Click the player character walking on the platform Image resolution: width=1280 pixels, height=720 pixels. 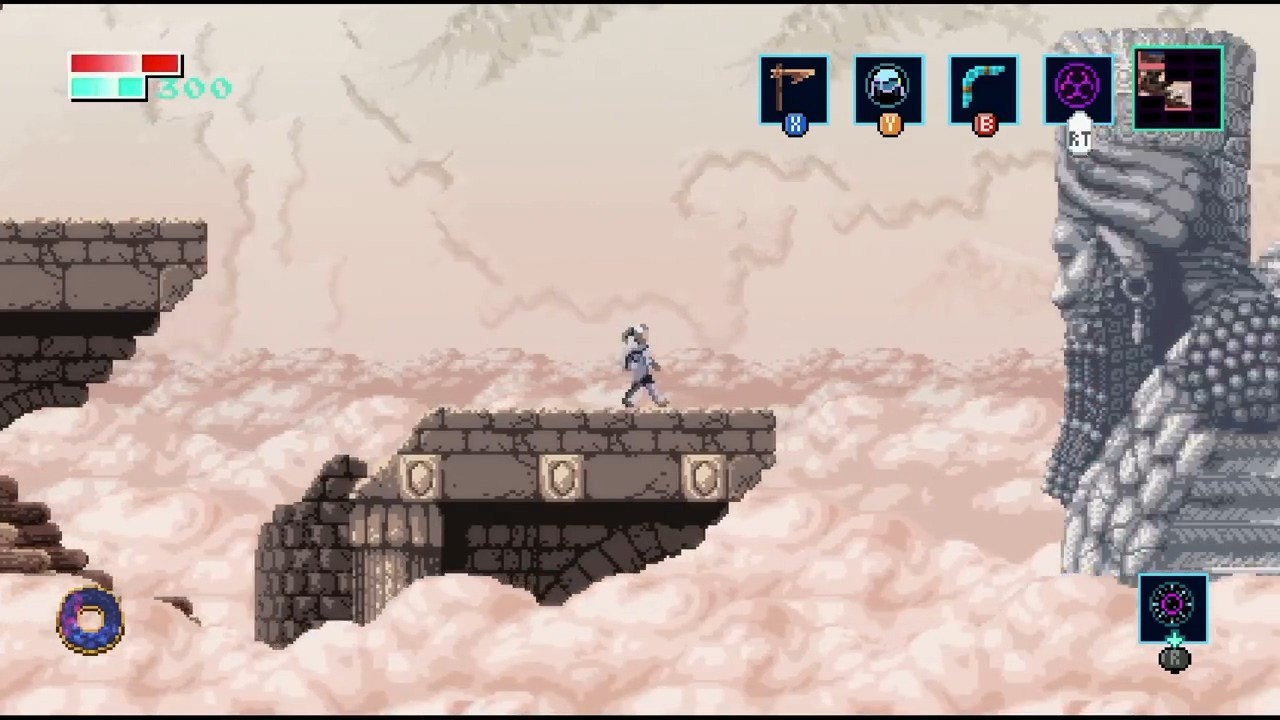(640, 365)
